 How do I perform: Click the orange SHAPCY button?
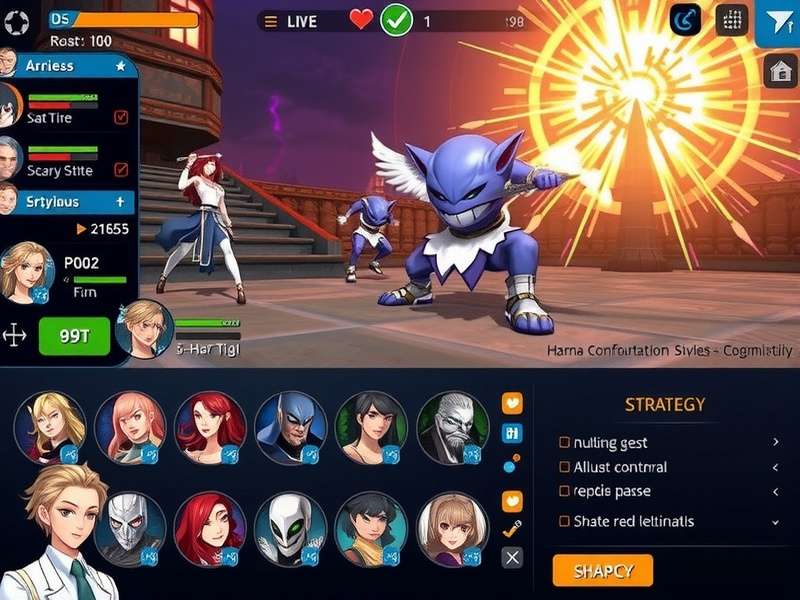(602, 570)
